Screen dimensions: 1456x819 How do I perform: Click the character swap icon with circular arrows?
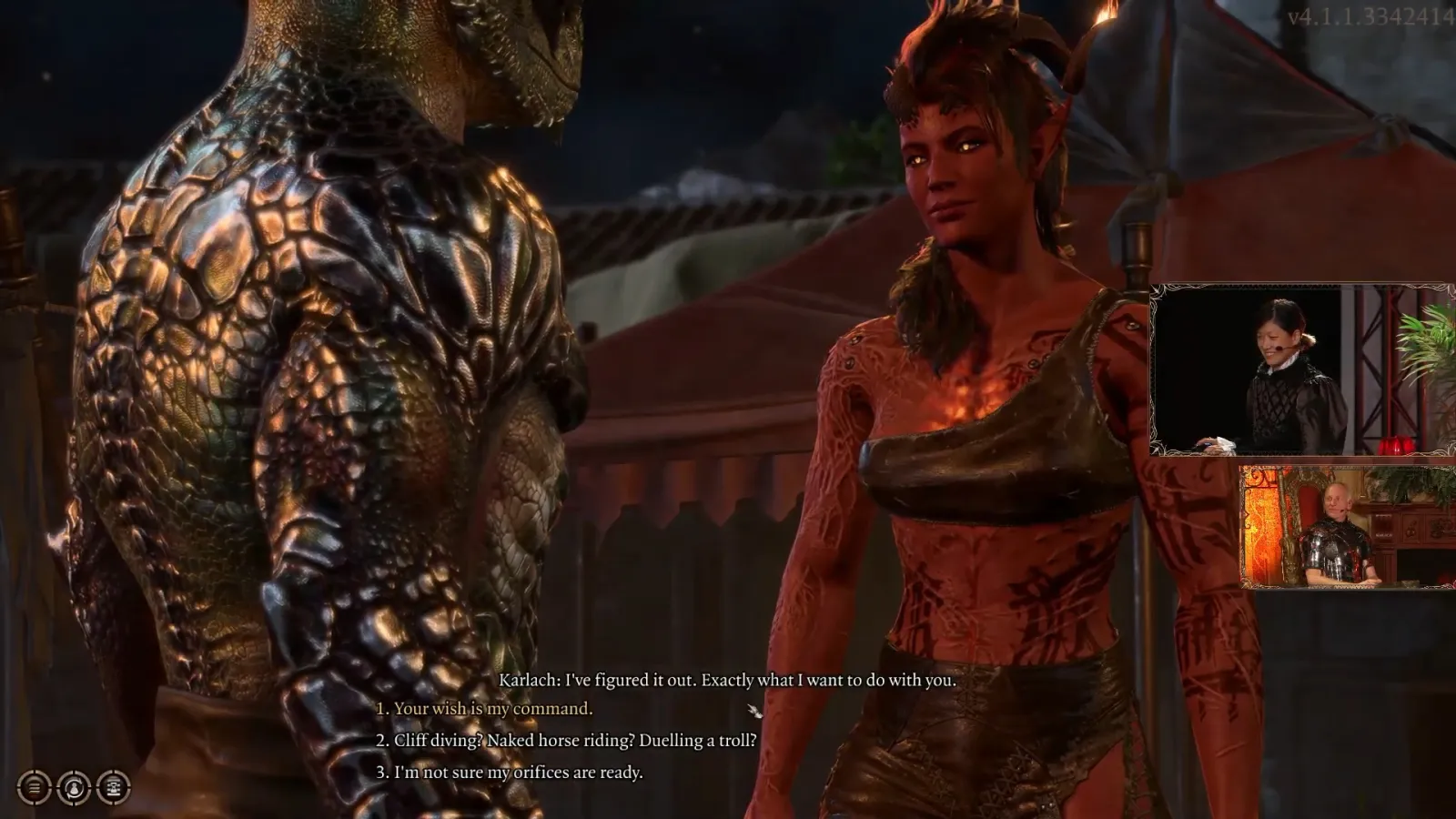coord(74,787)
